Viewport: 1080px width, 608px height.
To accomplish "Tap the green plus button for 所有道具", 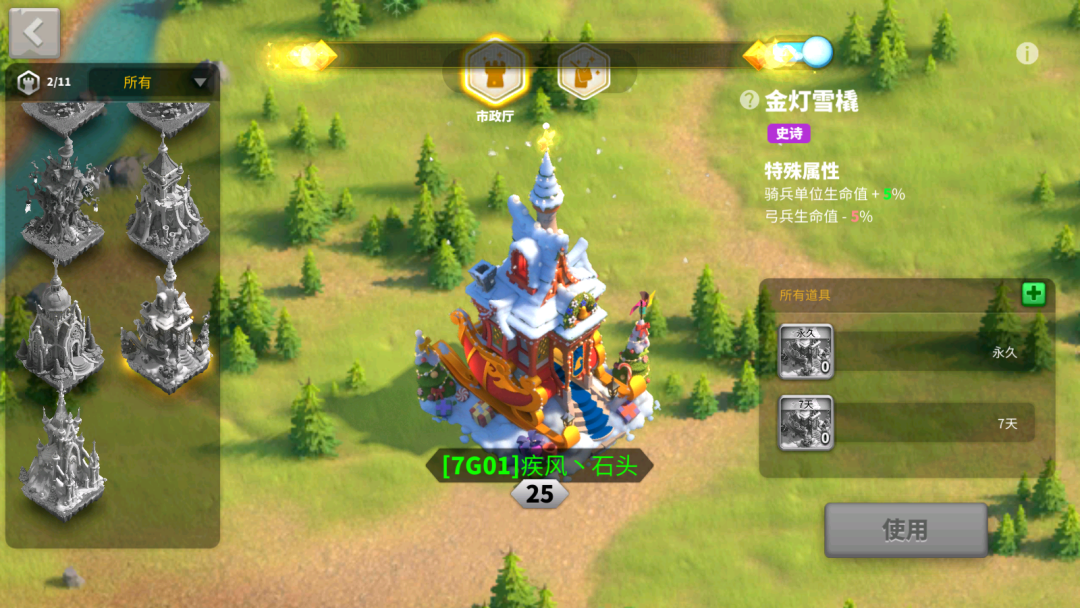I will 1033,294.
